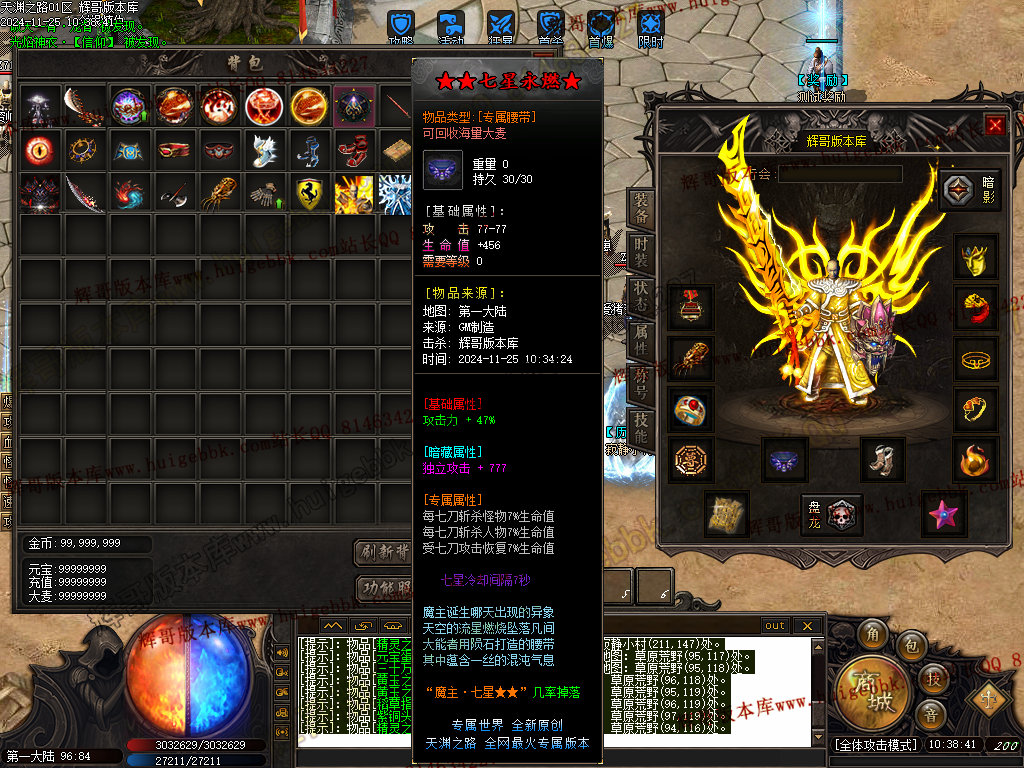Open the 角 character round button
This screenshot has height=768, width=1024.
(x=872, y=636)
